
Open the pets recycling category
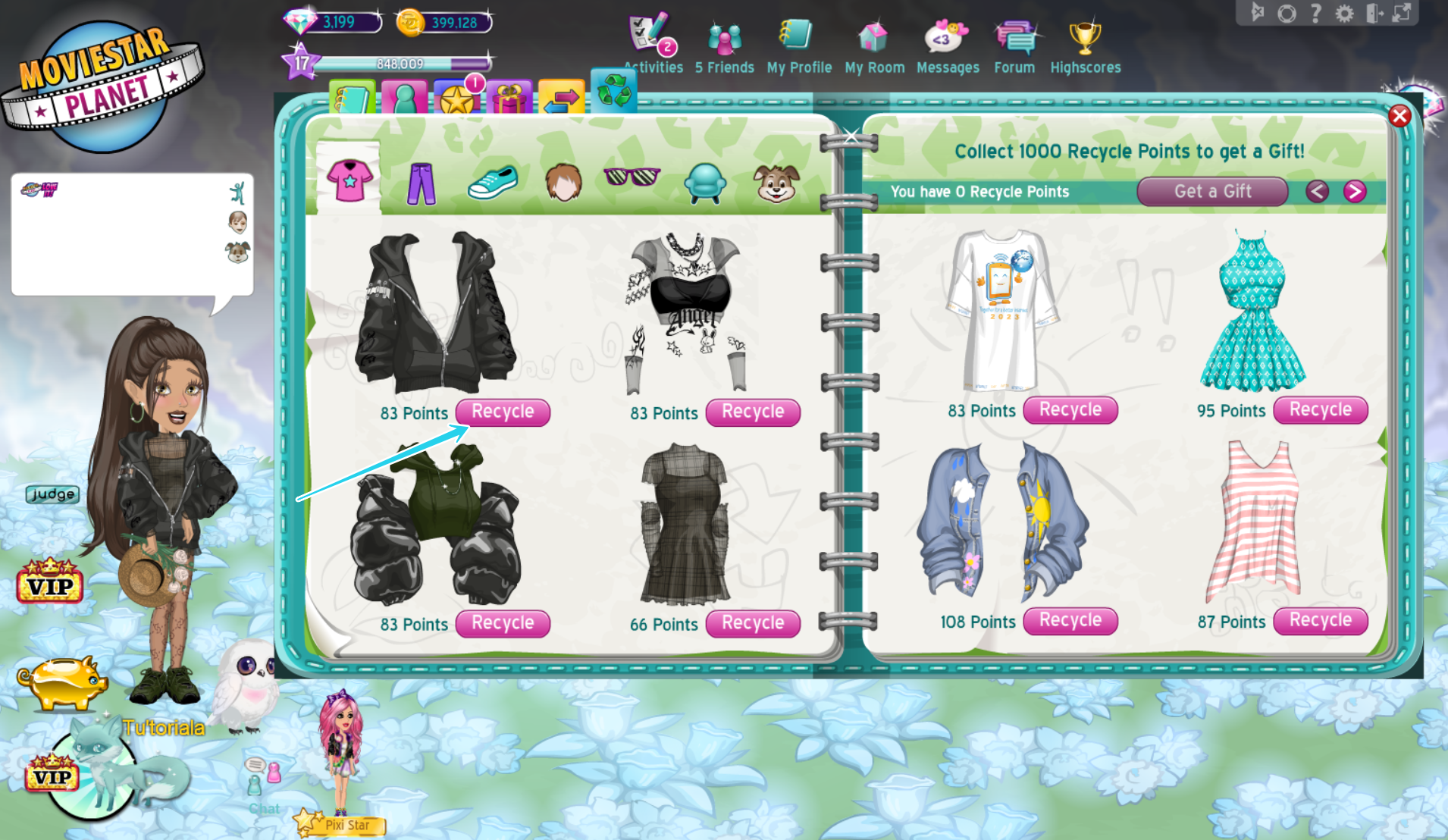tap(776, 182)
